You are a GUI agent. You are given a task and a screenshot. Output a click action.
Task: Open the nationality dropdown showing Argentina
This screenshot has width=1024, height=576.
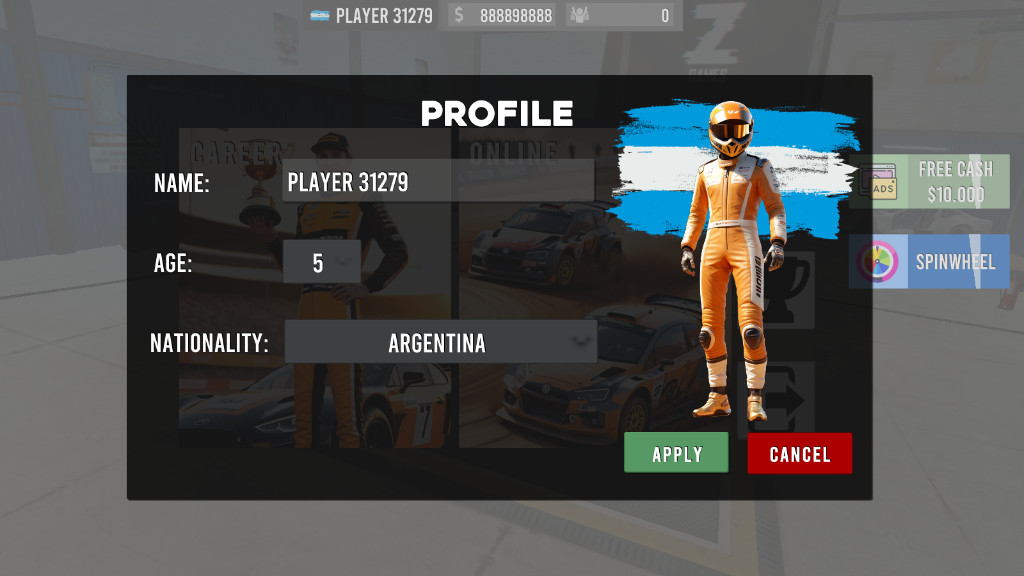pyautogui.click(x=440, y=343)
